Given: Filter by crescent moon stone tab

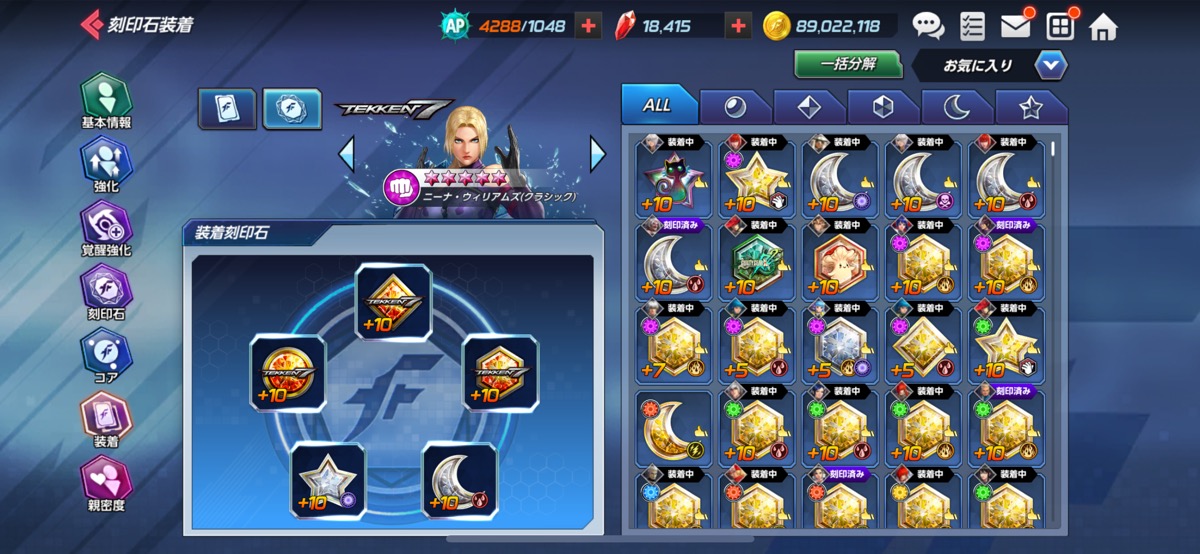Looking at the screenshot, I should click(955, 106).
